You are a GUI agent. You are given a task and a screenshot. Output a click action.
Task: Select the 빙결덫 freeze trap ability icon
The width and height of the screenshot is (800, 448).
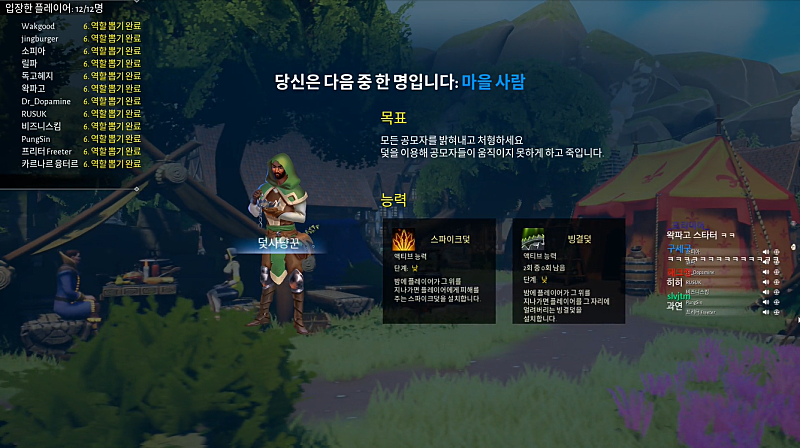pos(533,241)
